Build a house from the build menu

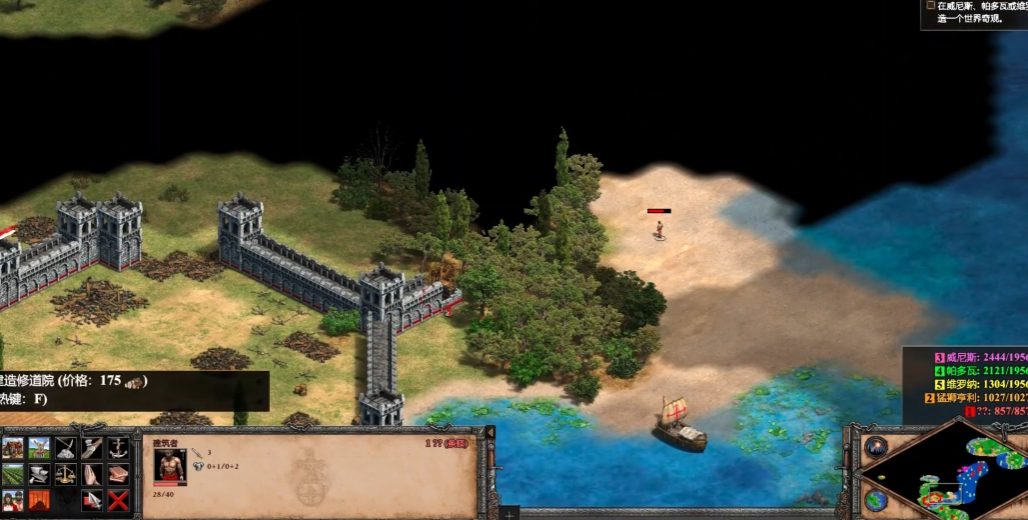[x=14, y=448]
